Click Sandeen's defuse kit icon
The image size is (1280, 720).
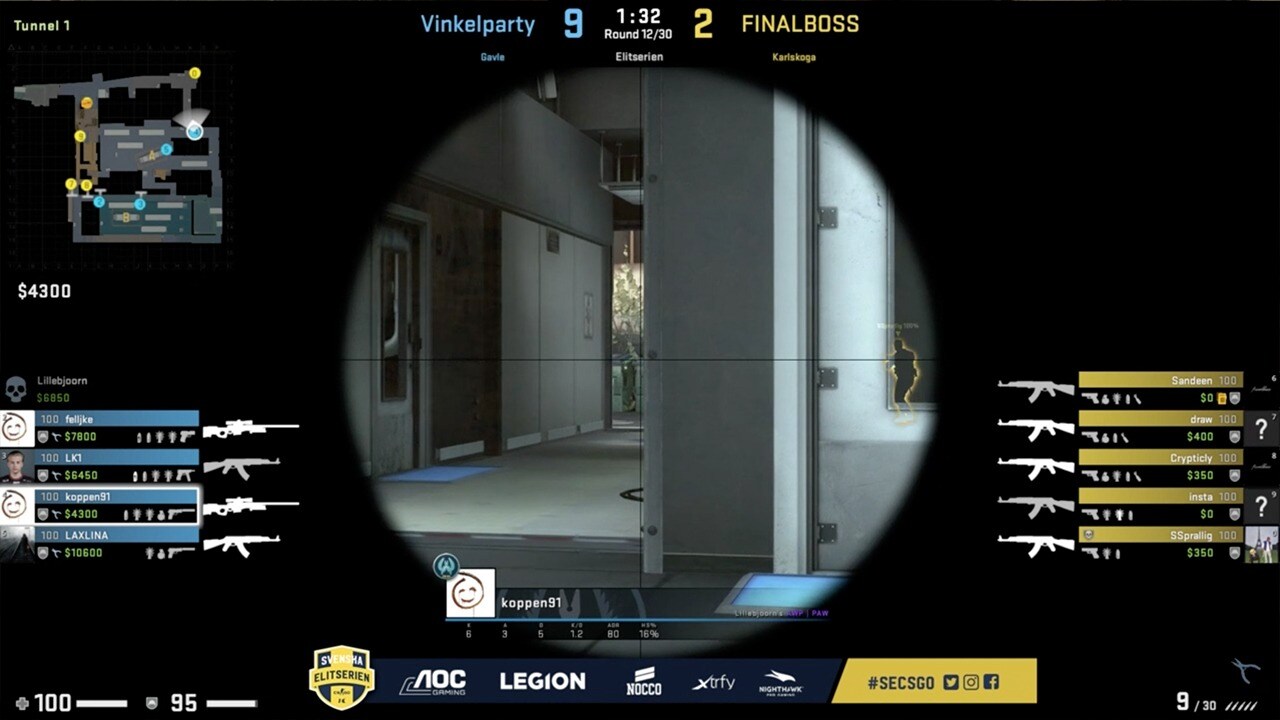tap(1220, 399)
